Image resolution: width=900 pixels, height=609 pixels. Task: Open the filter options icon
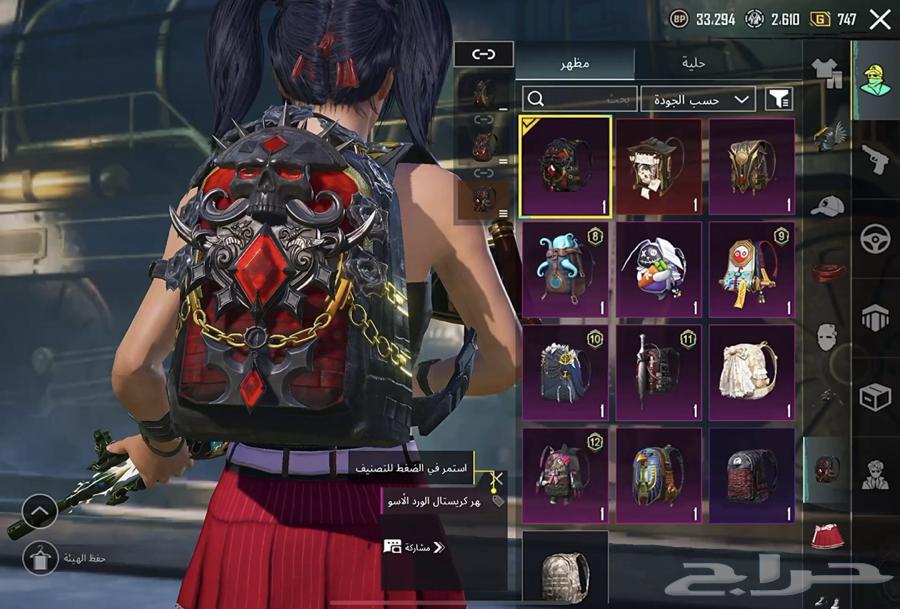tap(777, 98)
